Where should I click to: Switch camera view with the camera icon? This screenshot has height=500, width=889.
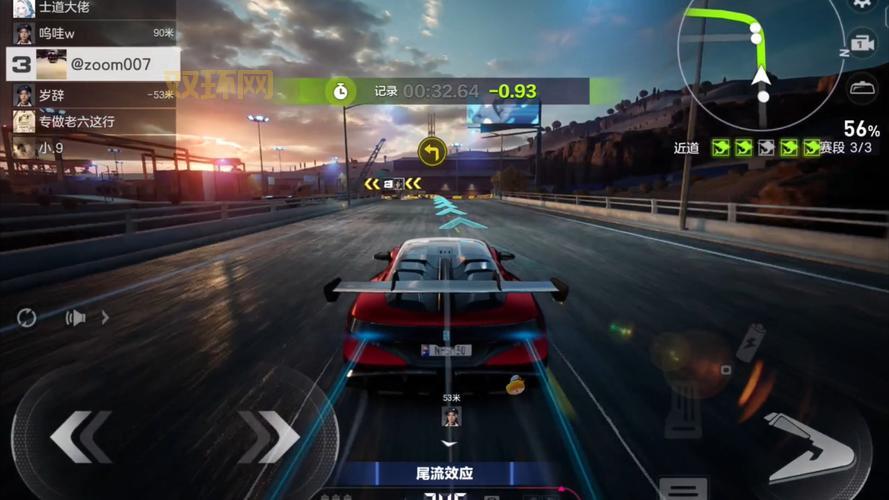pyautogui.click(x=861, y=46)
